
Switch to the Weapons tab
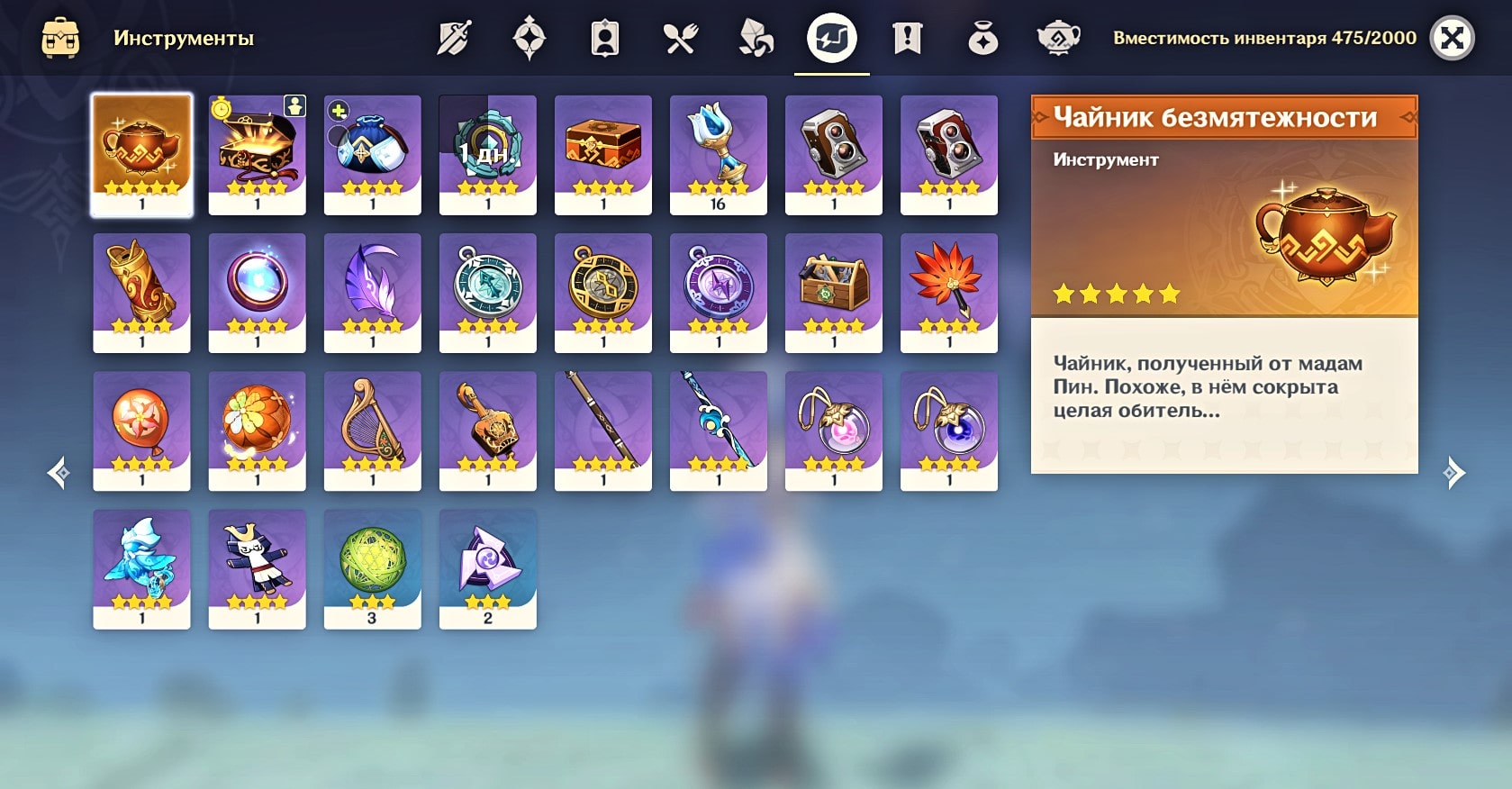coord(453,39)
